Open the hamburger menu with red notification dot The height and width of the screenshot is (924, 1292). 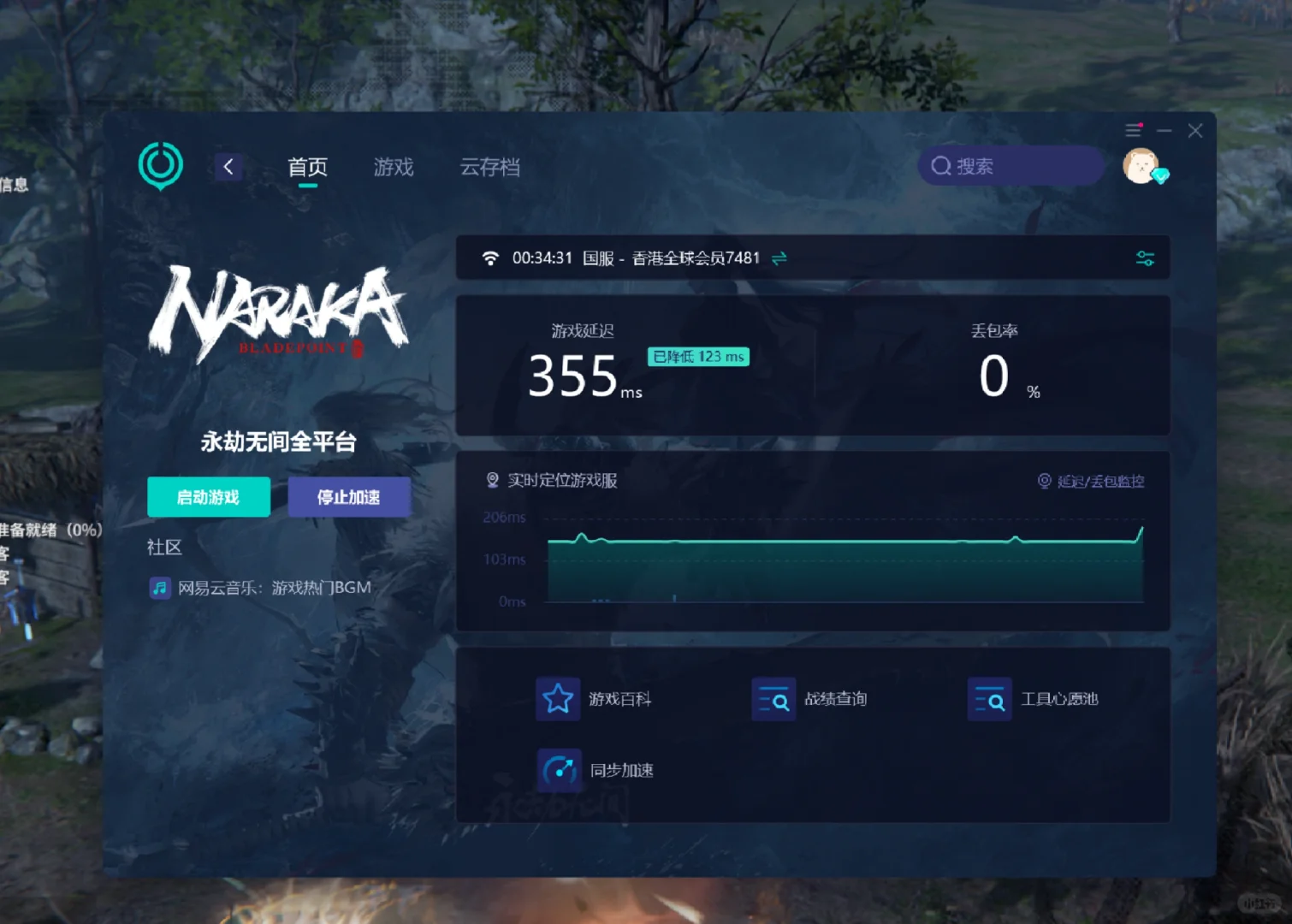pyautogui.click(x=1133, y=130)
